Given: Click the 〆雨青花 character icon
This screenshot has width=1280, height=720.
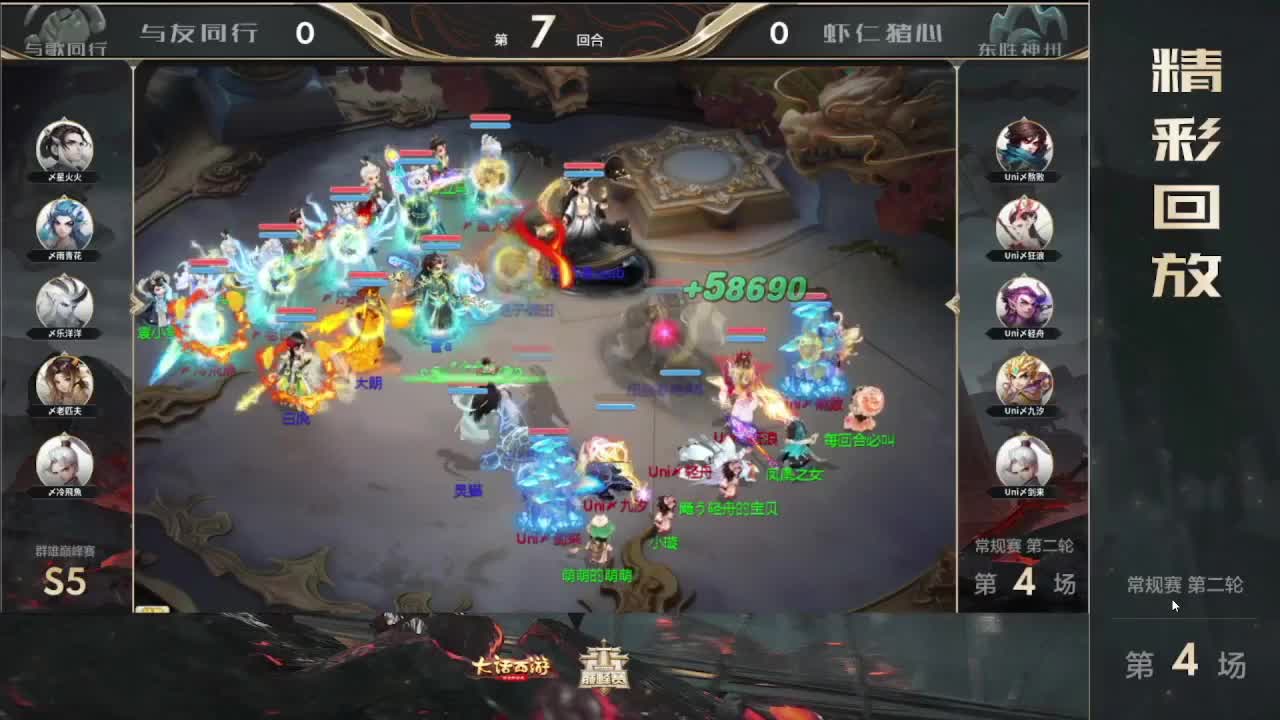Looking at the screenshot, I should tap(63, 225).
